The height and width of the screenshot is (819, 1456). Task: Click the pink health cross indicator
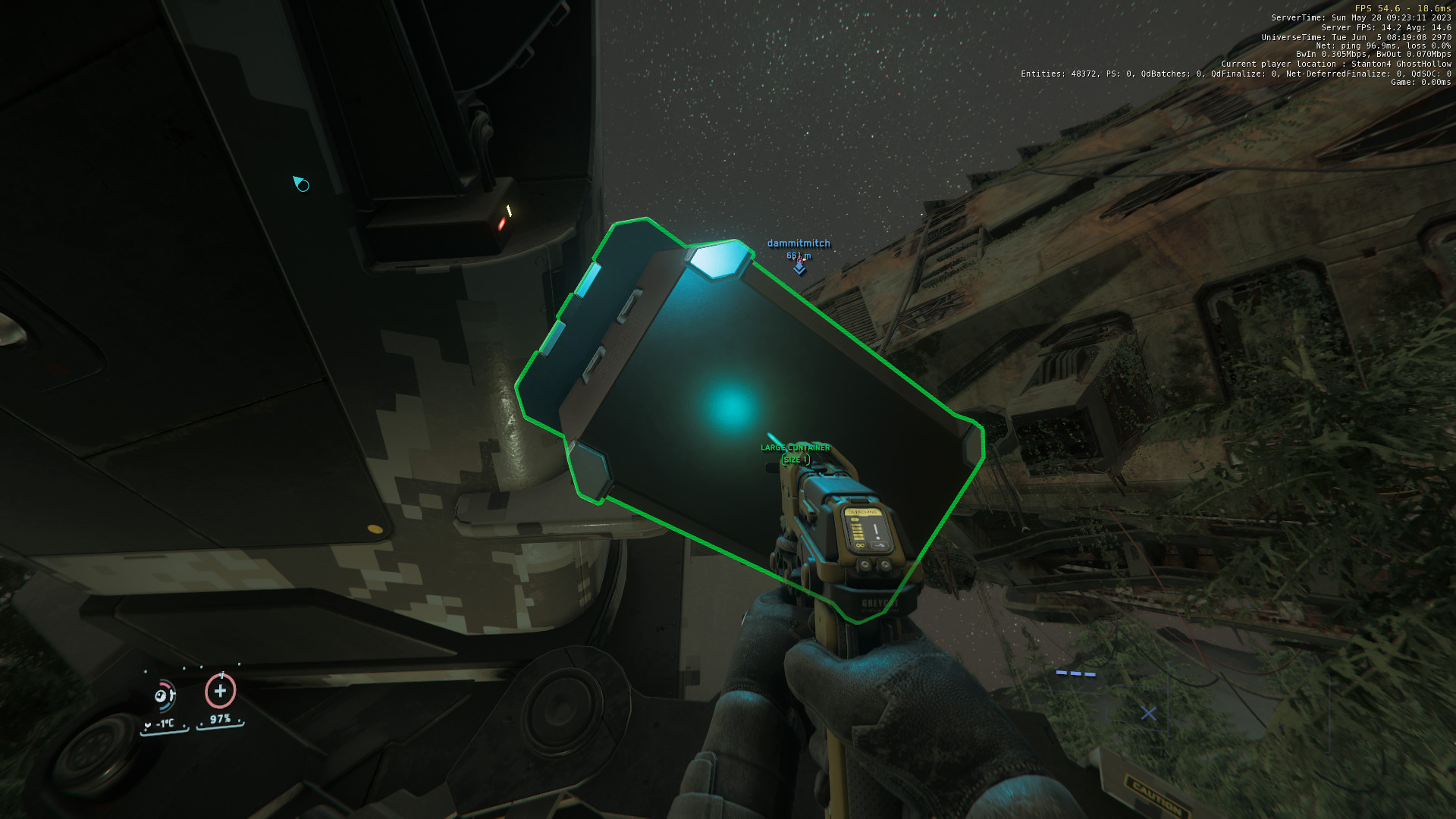tap(221, 692)
